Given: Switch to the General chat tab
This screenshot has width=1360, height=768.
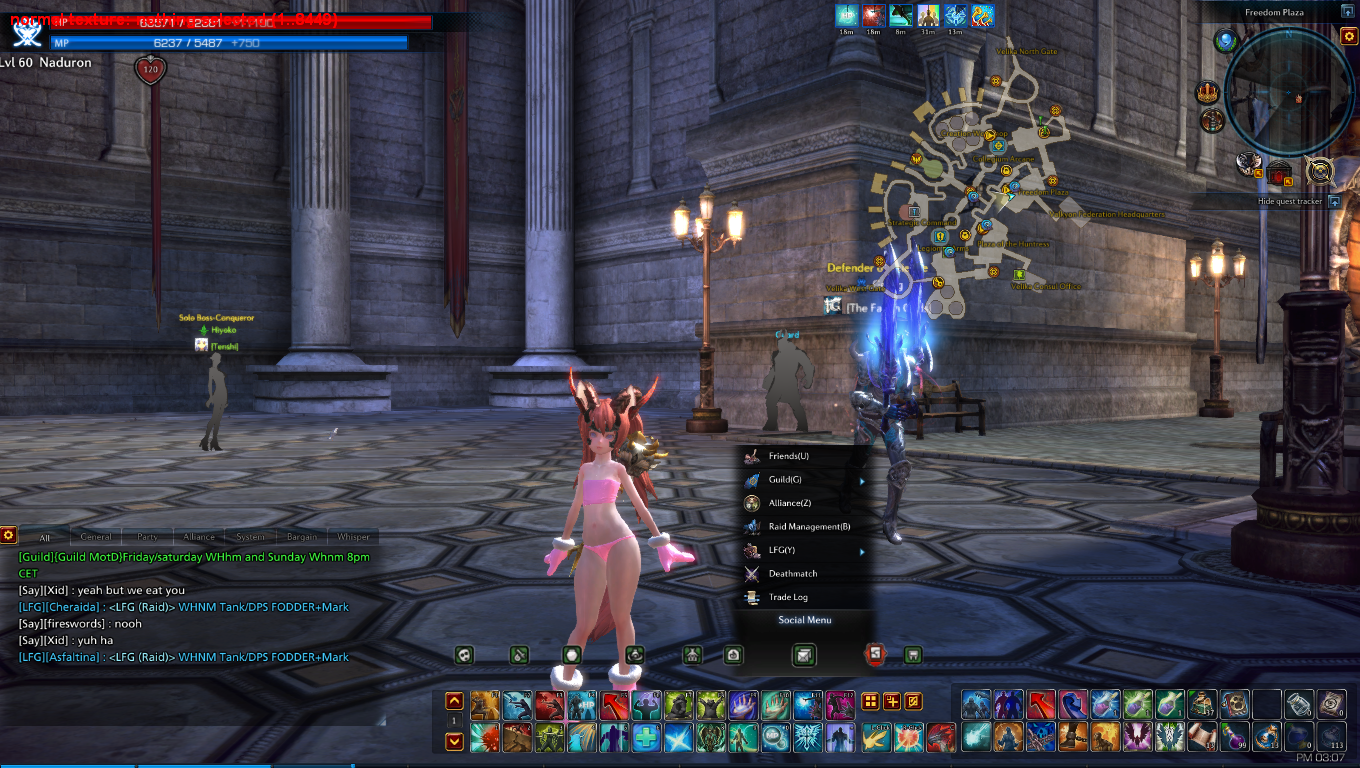Looking at the screenshot, I should click(96, 537).
